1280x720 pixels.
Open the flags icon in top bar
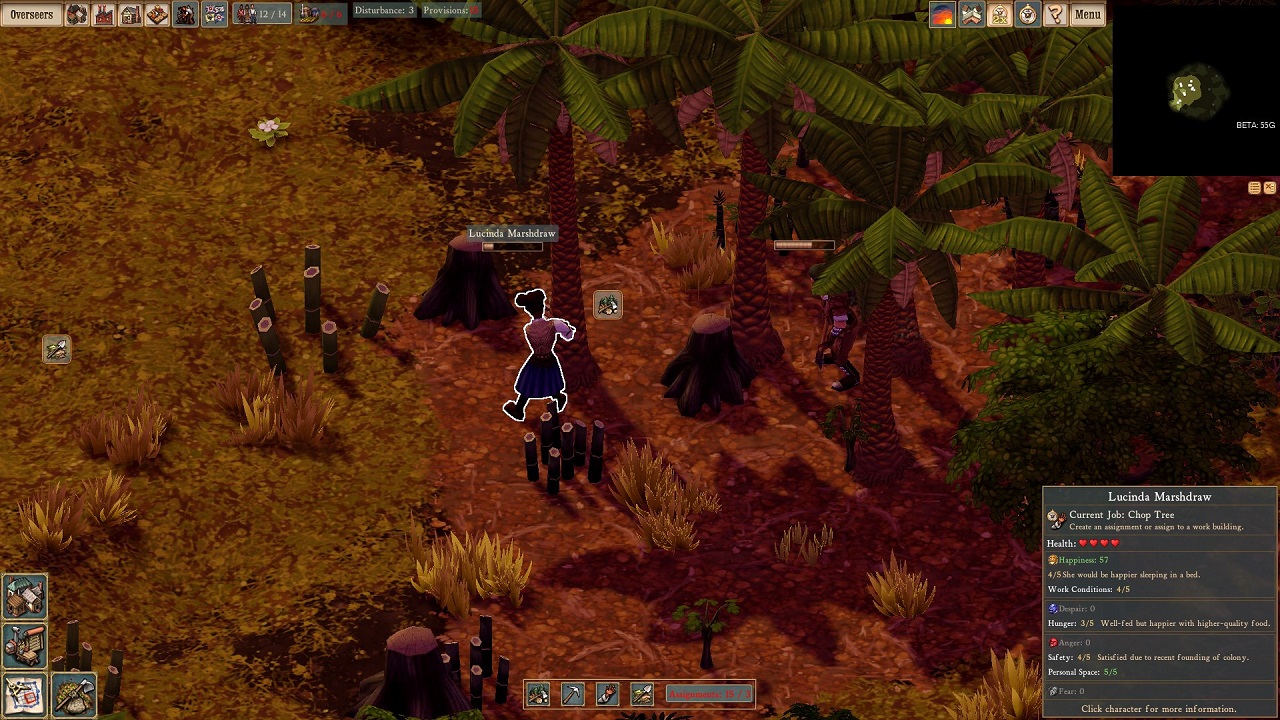[213, 14]
